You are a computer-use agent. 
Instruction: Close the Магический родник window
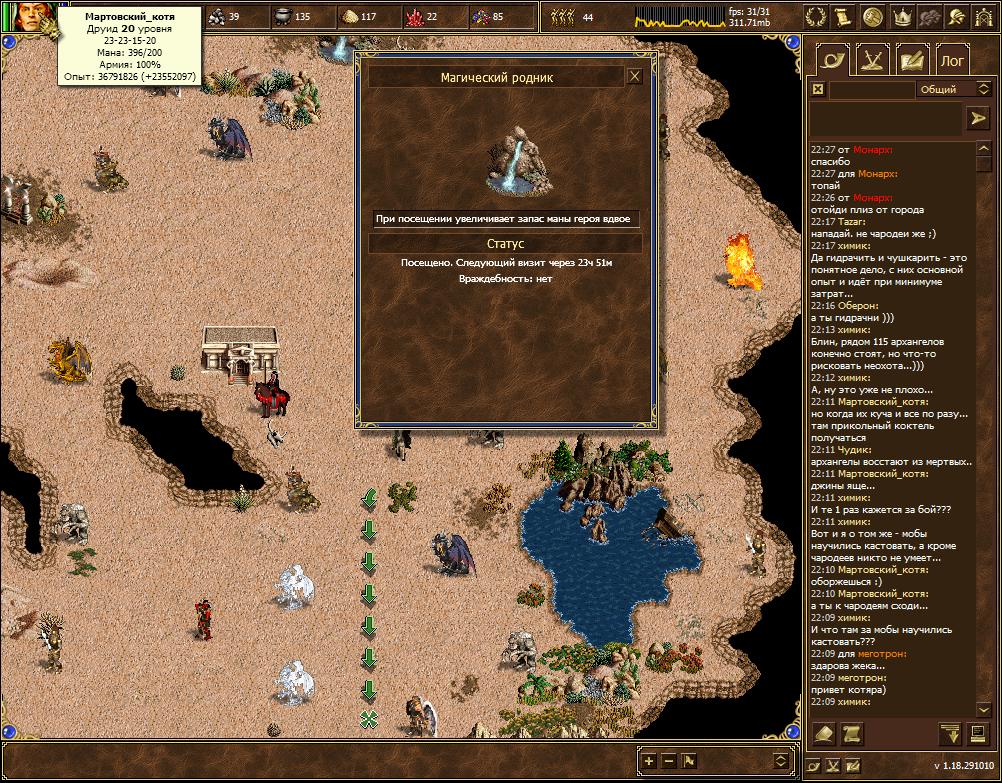click(x=634, y=76)
